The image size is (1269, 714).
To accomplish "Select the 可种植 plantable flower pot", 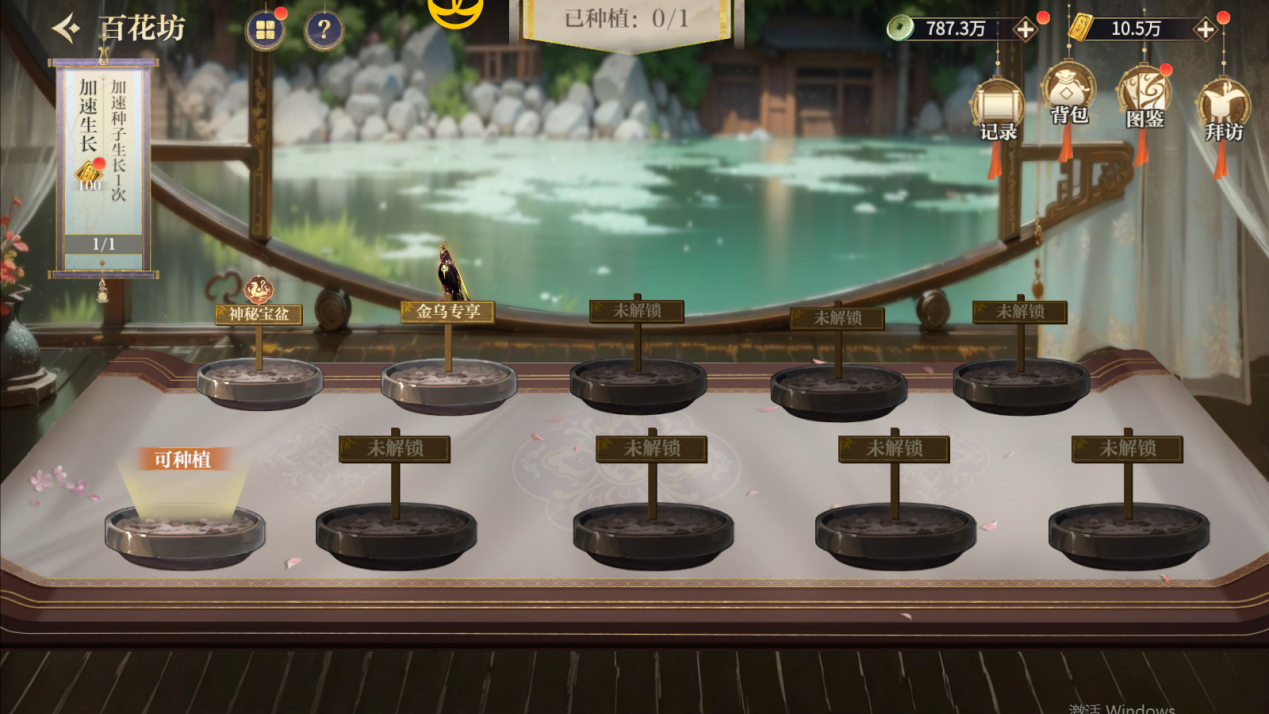I will click(x=185, y=530).
